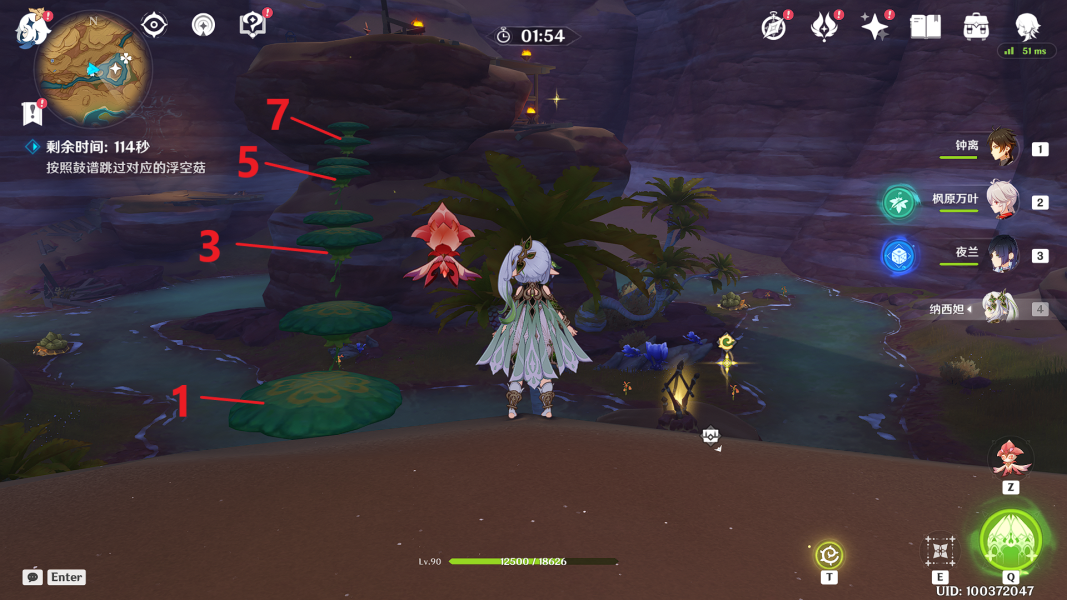
Task: Use the red flower gadget
Action: (1010, 459)
